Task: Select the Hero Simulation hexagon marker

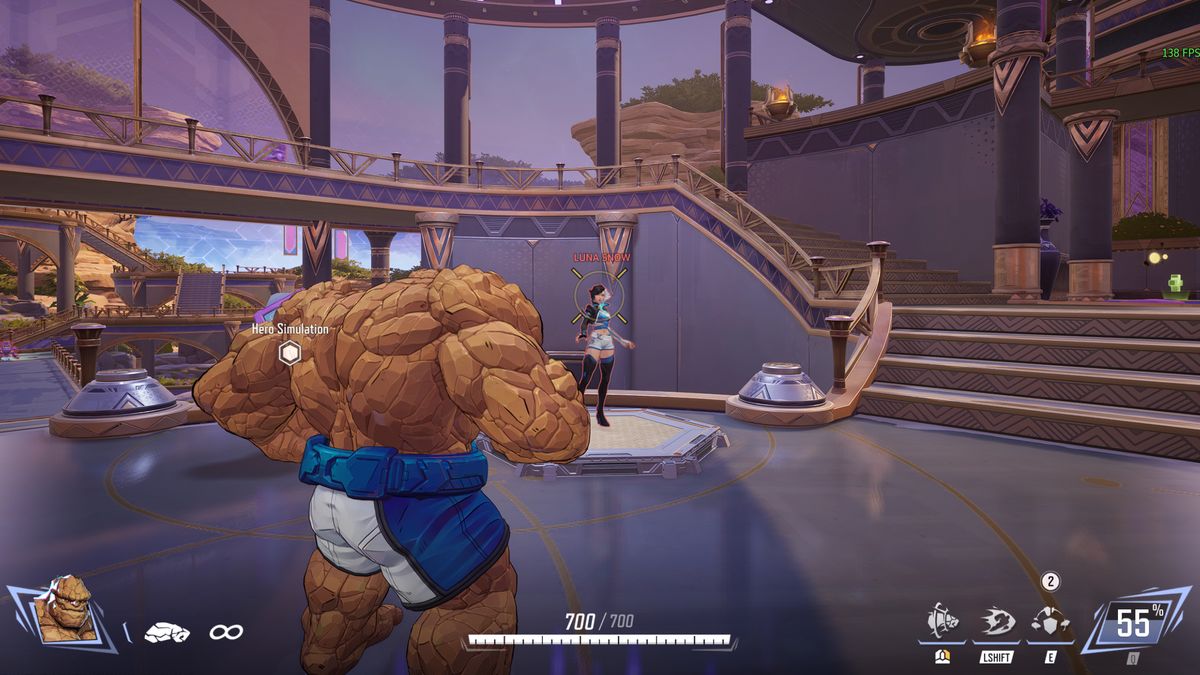Action: click(289, 352)
